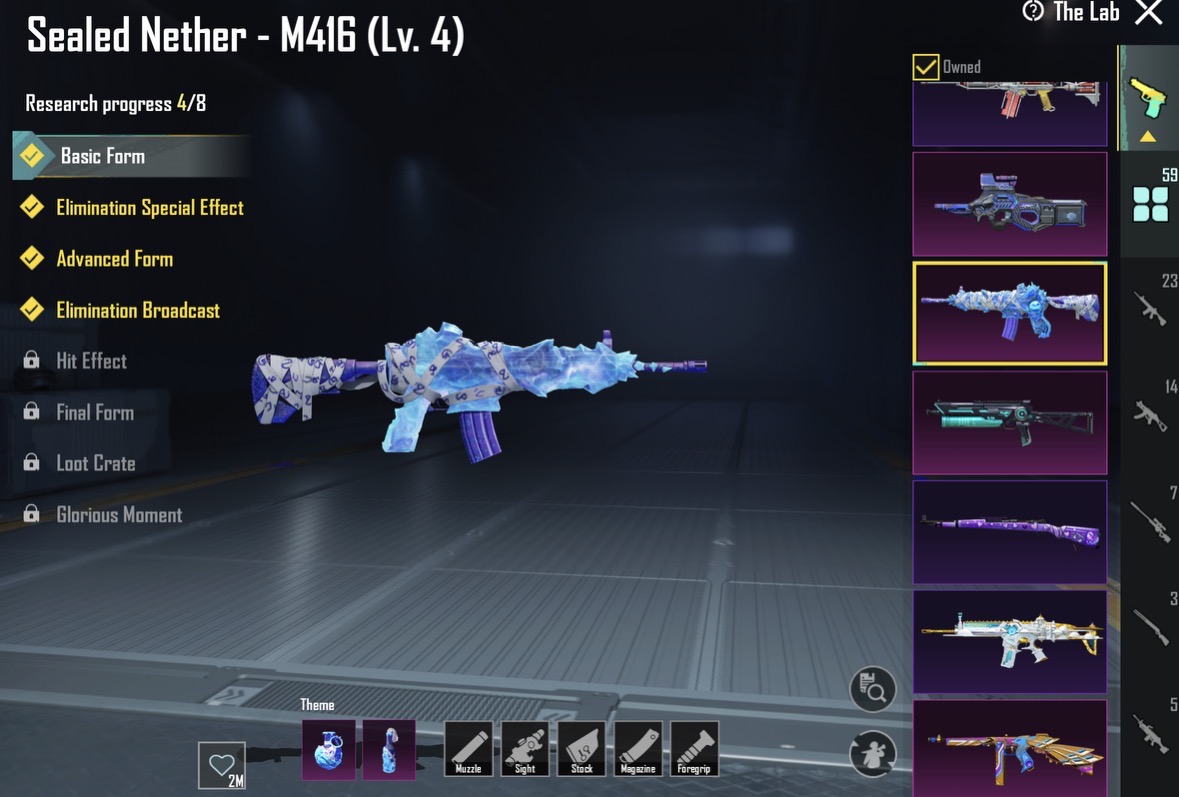View the Elimination Broadcast entry
Screen dimensions: 1179x797
[137, 310]
